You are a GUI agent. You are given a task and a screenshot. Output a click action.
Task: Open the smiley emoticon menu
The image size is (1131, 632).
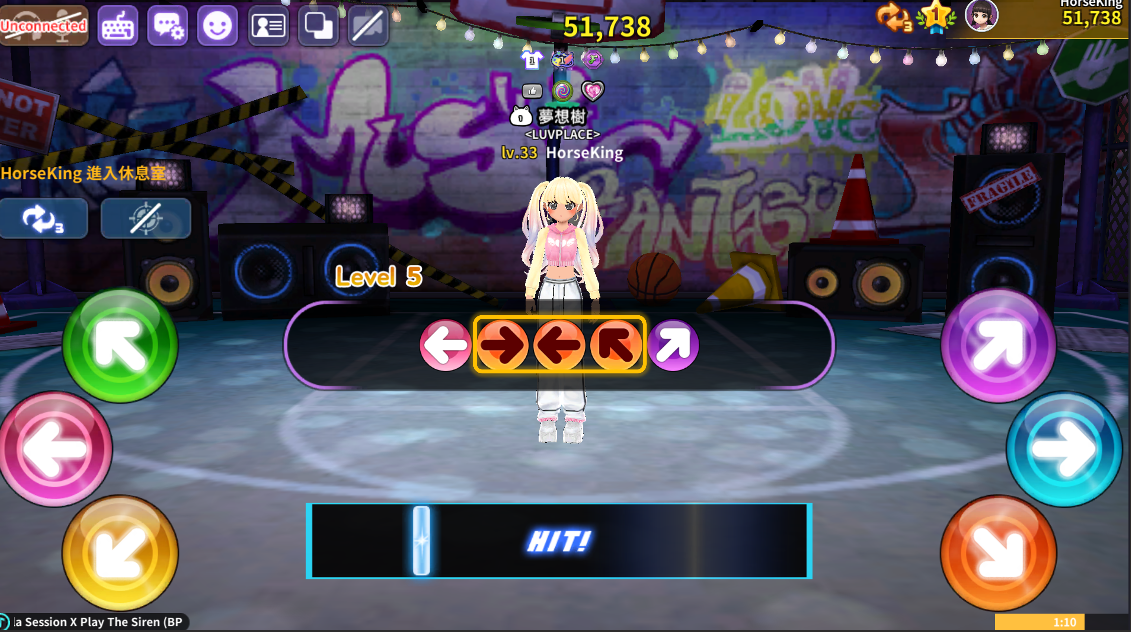(x=218, y=26)
